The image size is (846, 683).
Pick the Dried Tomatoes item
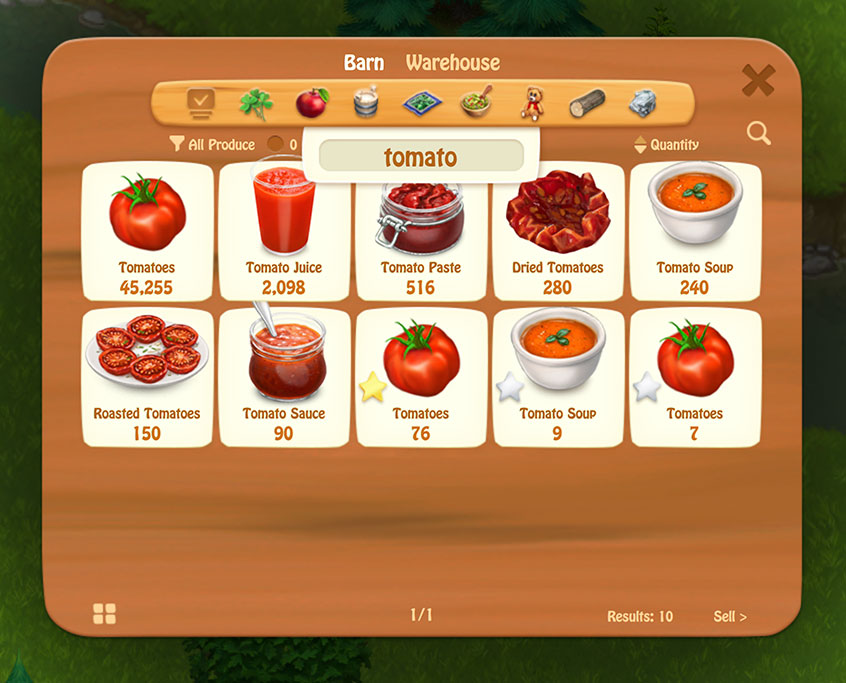tap(557, 232)
